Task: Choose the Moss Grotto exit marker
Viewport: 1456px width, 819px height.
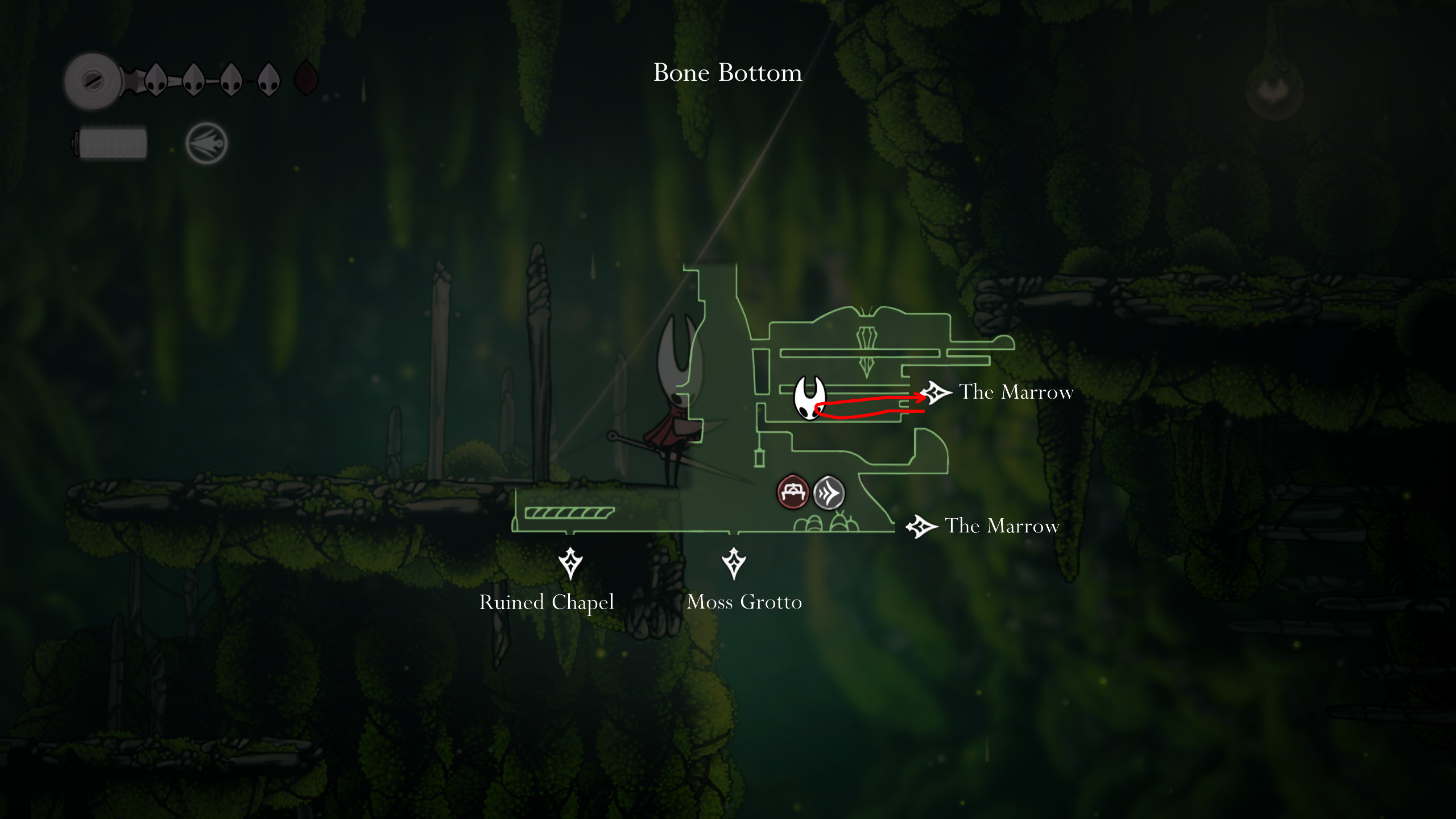Action: tap(734, 563)
